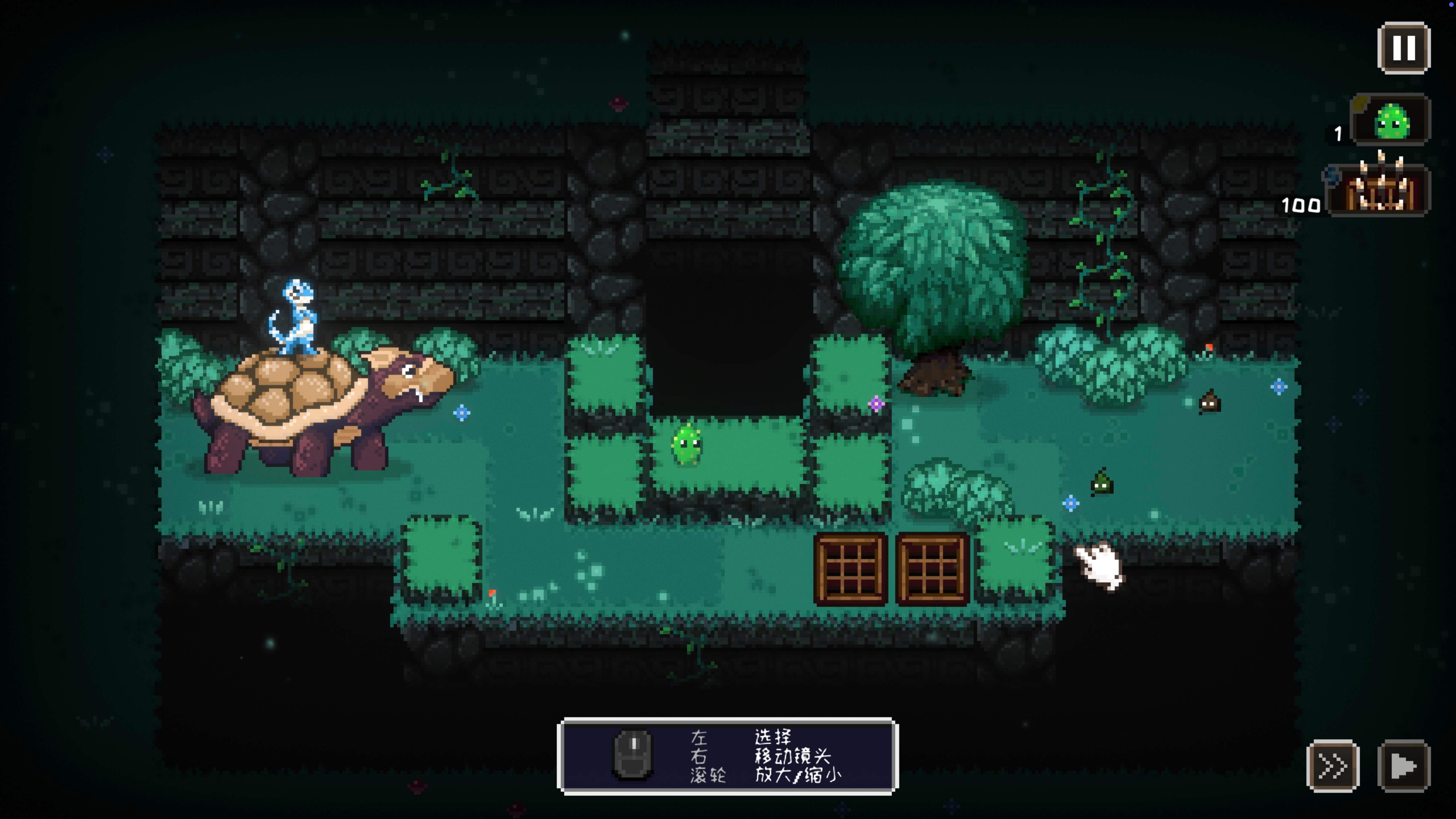Select the green slime unit slot
The width and height of the screenshot is (1456, 819).
pos(1390,120)
